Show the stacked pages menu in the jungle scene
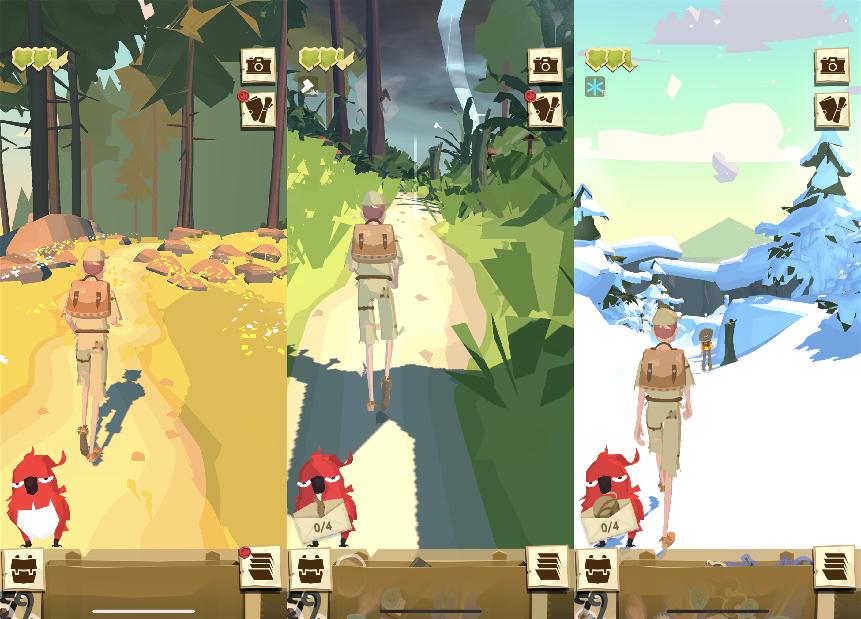The height and width of the screenshot is (619, 861). point(547,568)
